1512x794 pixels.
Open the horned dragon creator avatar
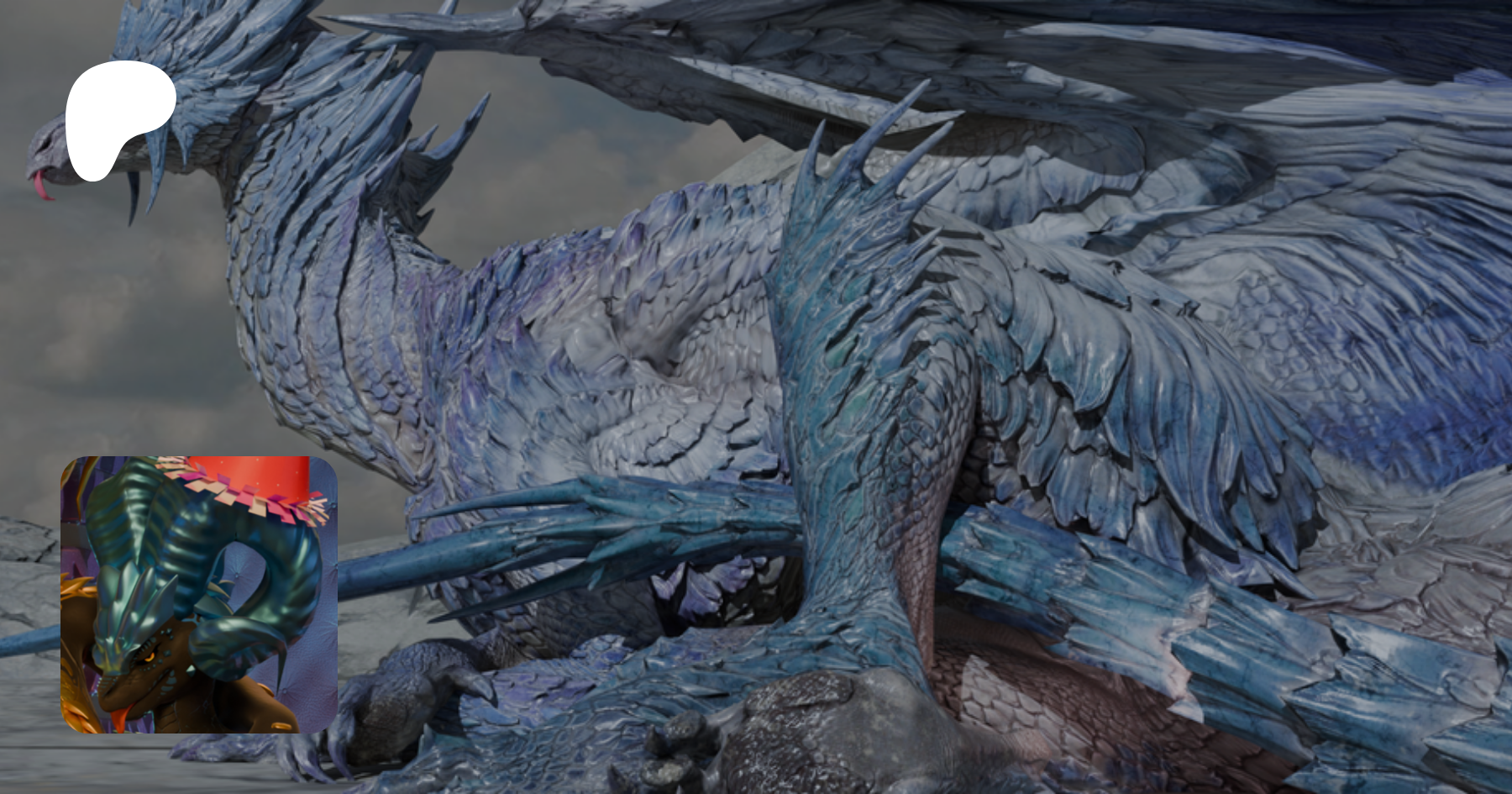pyautogui.click(x=199, y=594)
